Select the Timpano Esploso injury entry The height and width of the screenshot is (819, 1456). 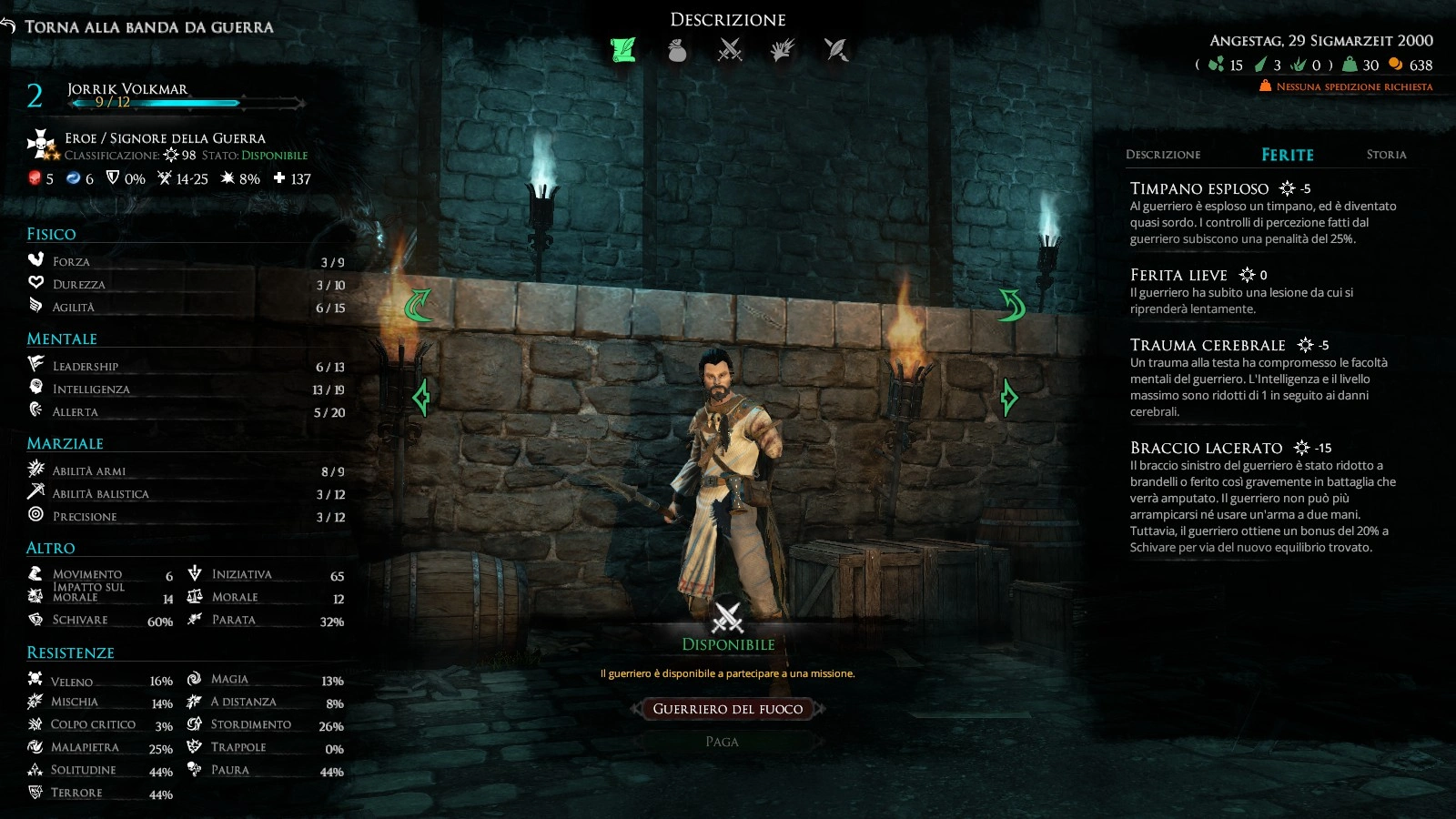click(x=1198, y=188)
